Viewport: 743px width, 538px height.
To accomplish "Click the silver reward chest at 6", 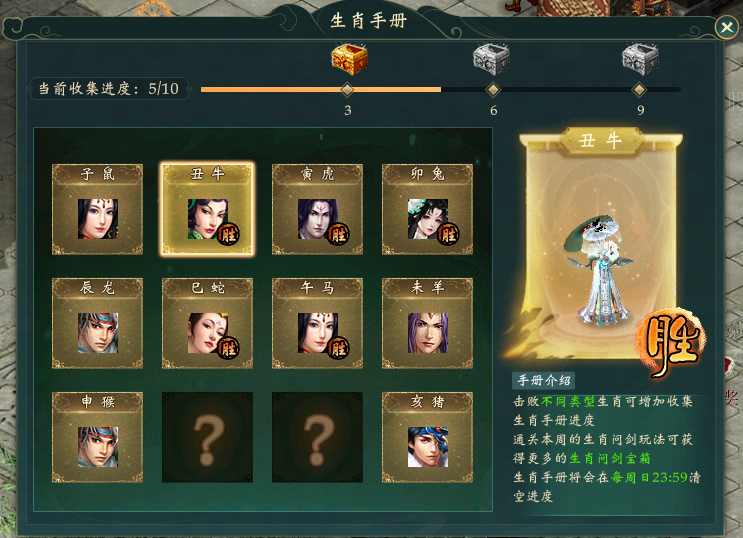I will (x=492, y=59).
